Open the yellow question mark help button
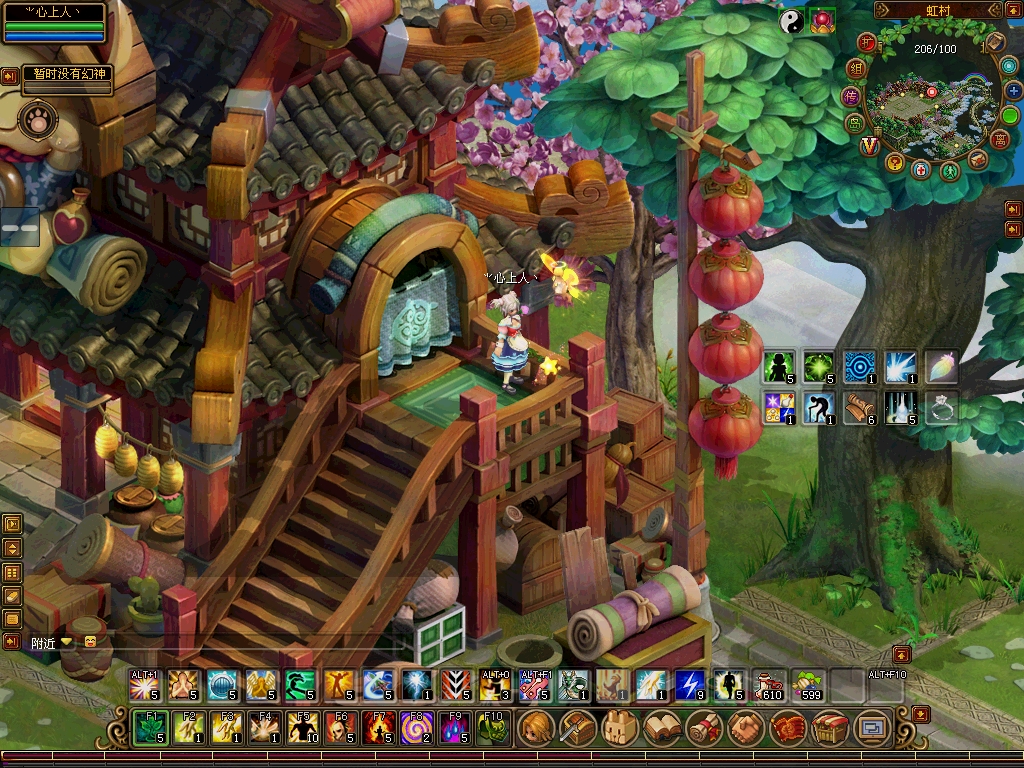 894,162
